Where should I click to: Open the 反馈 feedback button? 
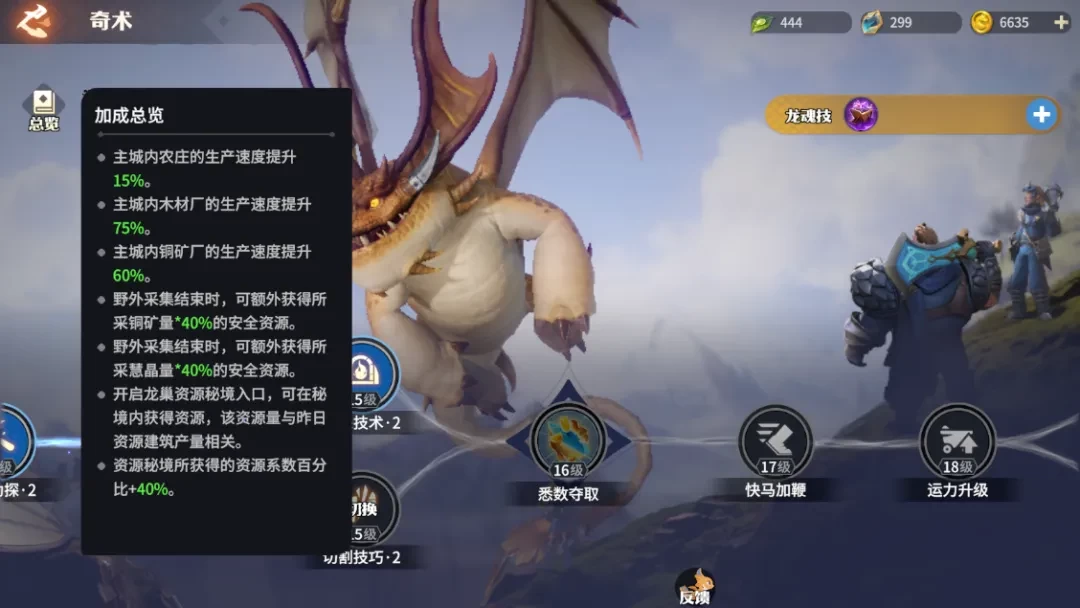pyautogui.click(x=694, y=586)
